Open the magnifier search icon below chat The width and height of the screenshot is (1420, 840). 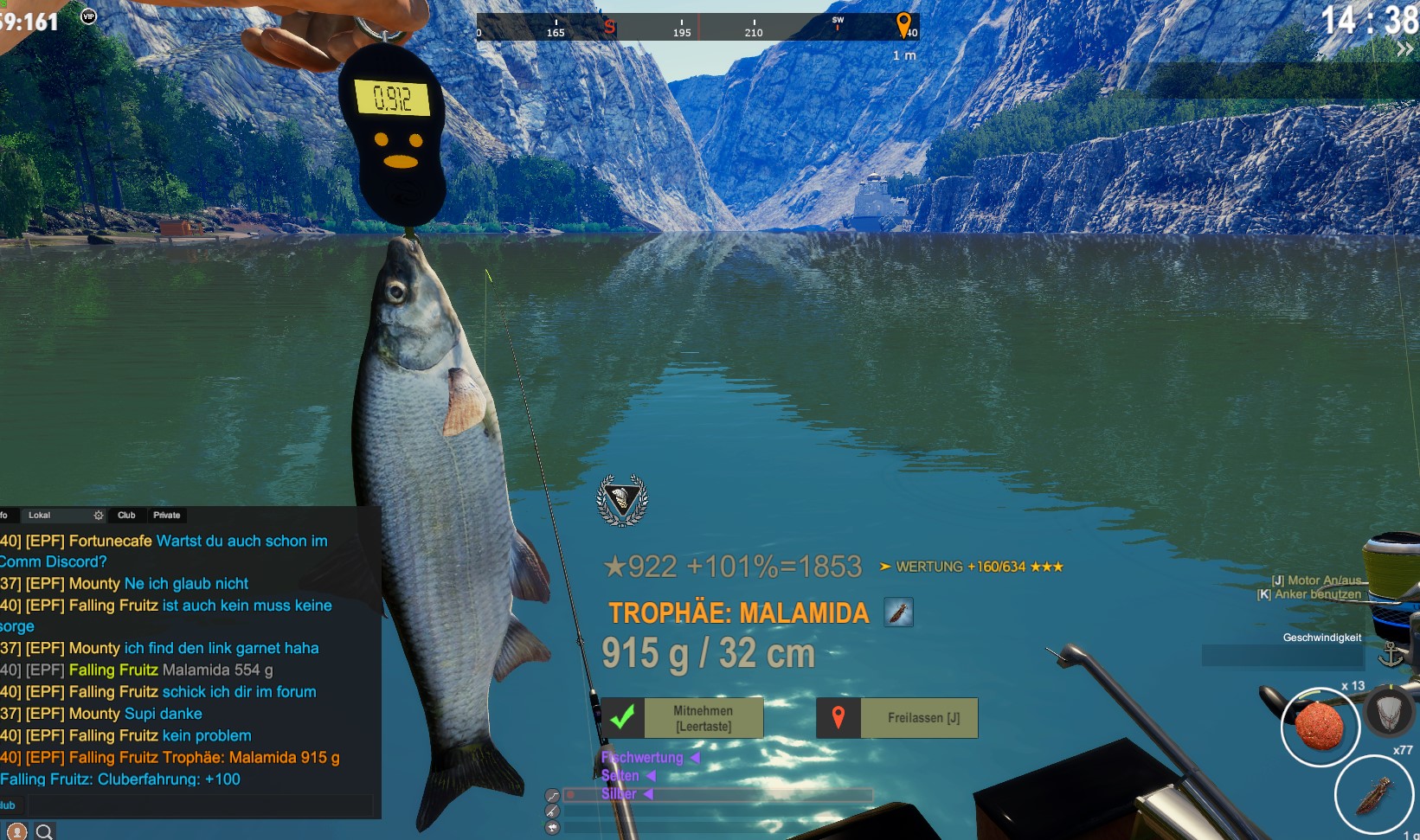click(x=44, y=831)
